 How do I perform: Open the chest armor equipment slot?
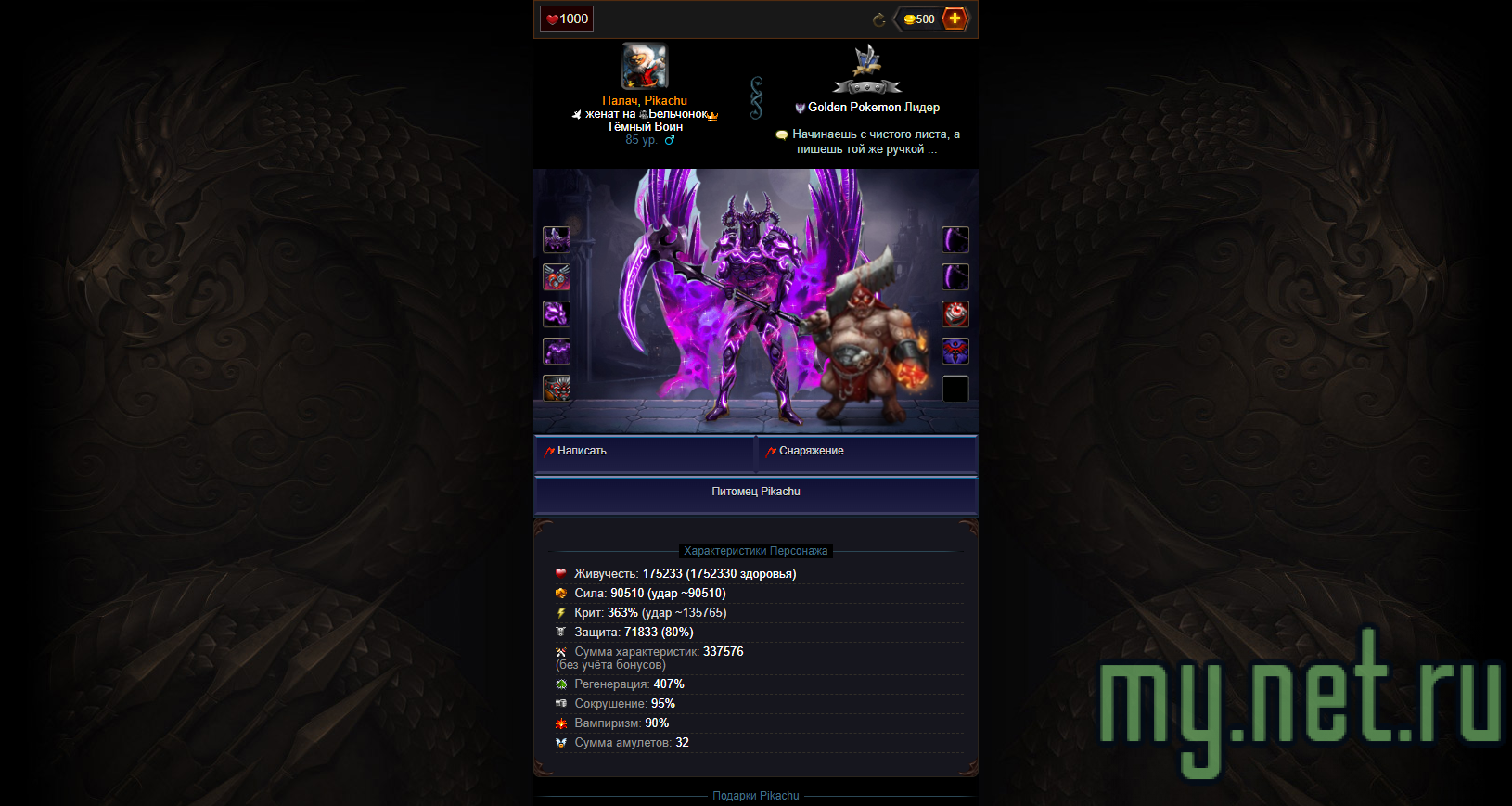557,351
